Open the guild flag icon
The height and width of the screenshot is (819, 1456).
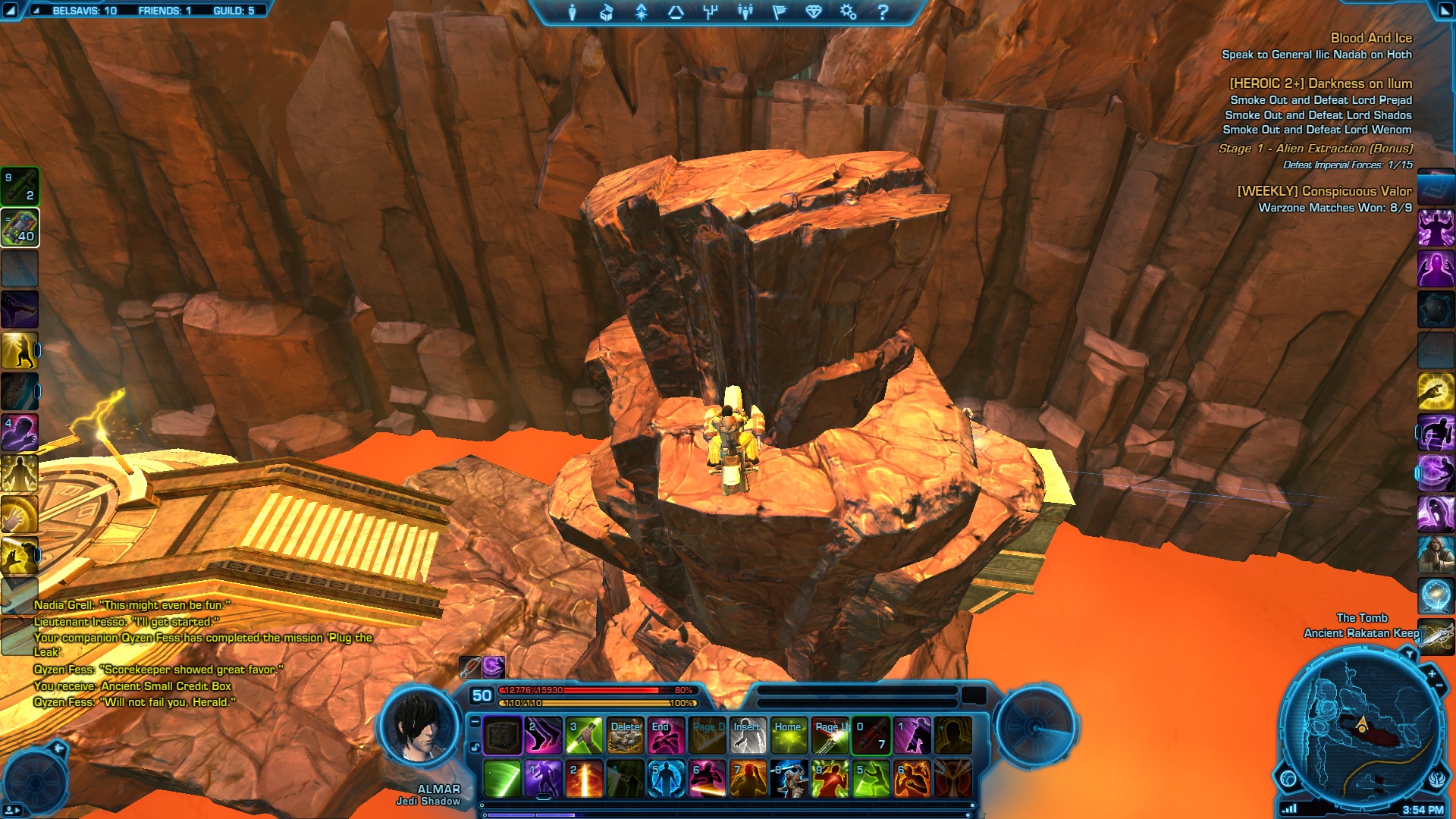[780, 12]
